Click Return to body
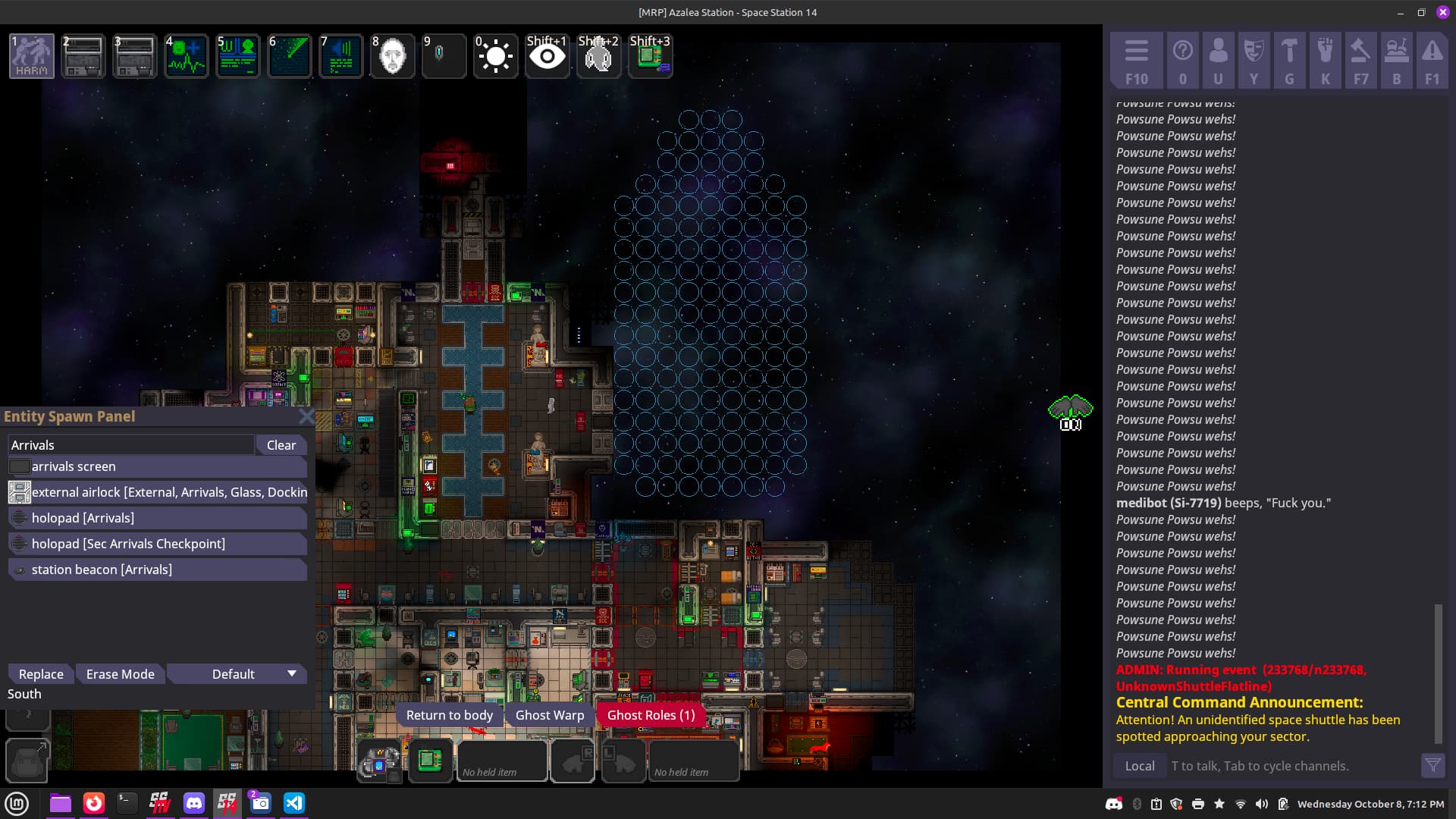This screenshot has width=1456, height=819. point(449,715)
